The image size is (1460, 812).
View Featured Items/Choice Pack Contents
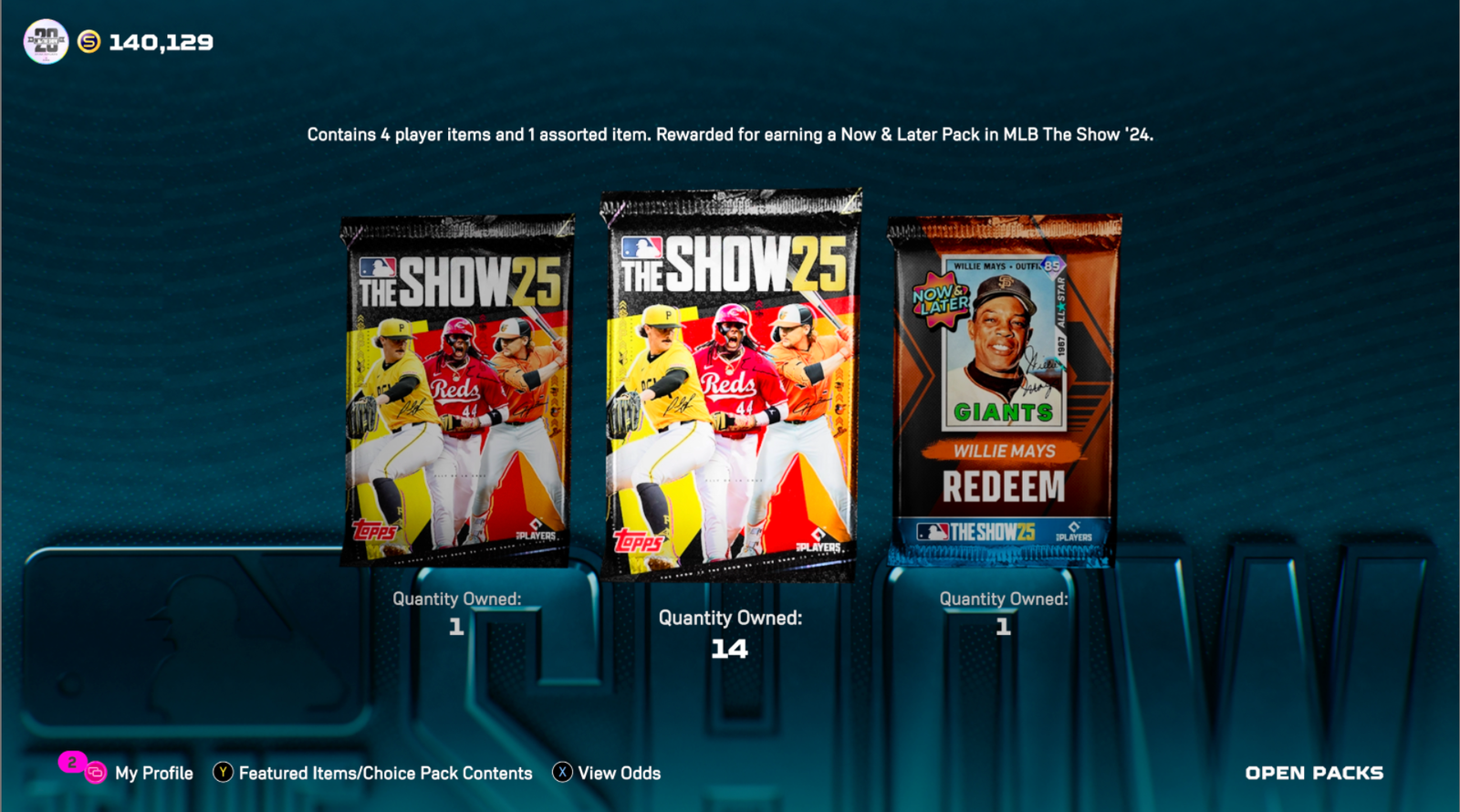(x=384, y=773)
